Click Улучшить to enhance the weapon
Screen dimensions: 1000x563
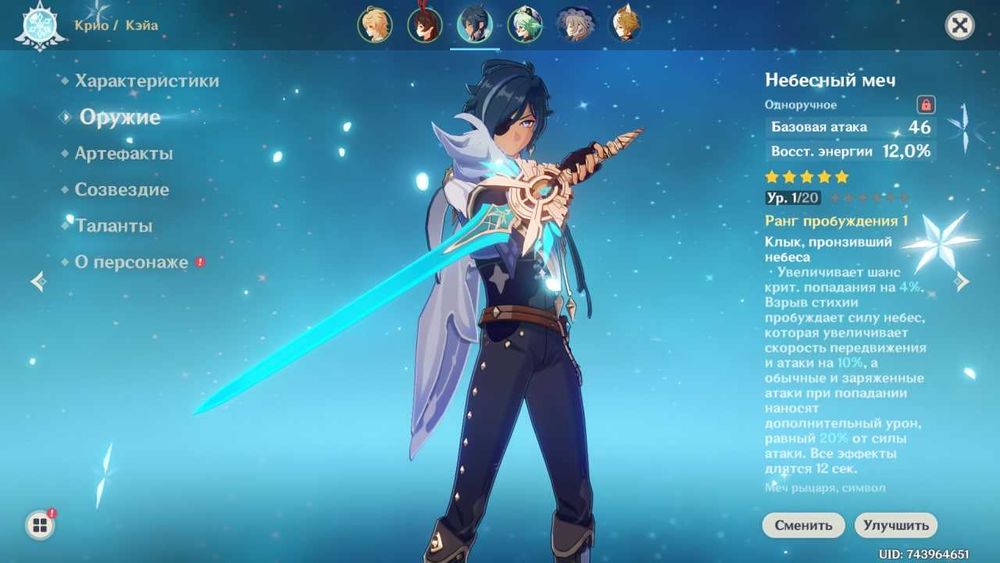(895, 525)
